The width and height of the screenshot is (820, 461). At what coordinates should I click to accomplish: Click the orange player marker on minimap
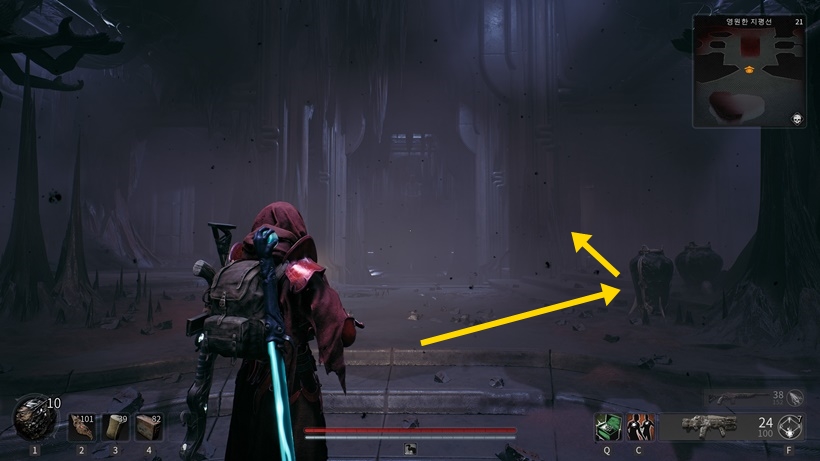point(748,69)
